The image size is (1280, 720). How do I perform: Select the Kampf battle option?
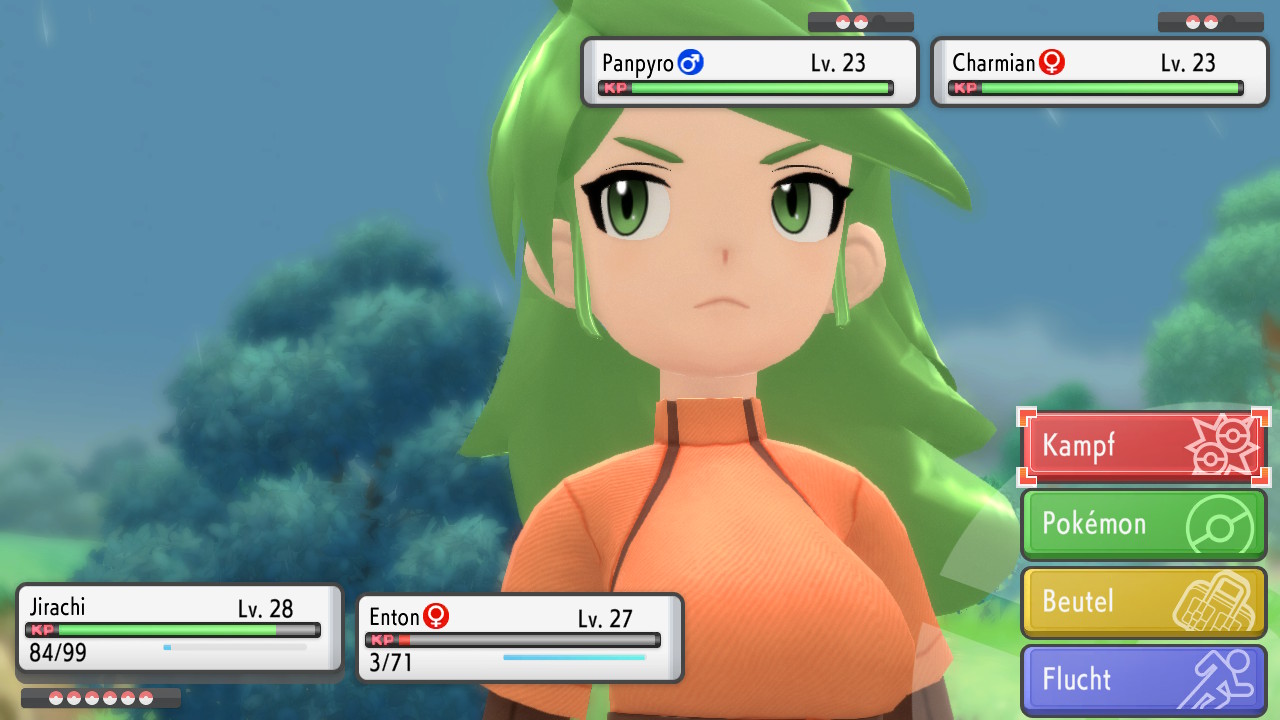(x=1143, y=446)
